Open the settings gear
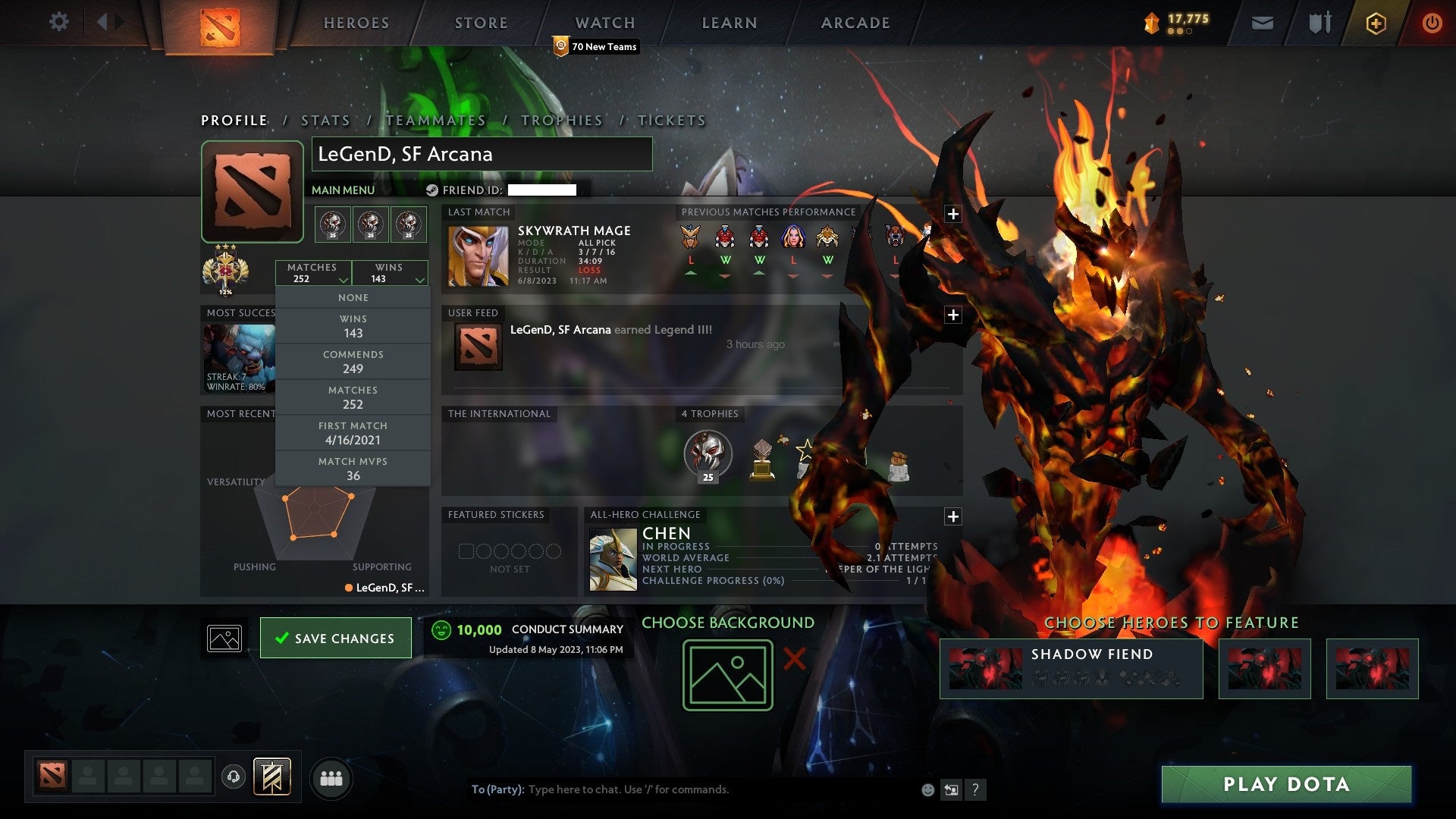The height and width of the screenshot is (819, 1456). tap(59, 22)
